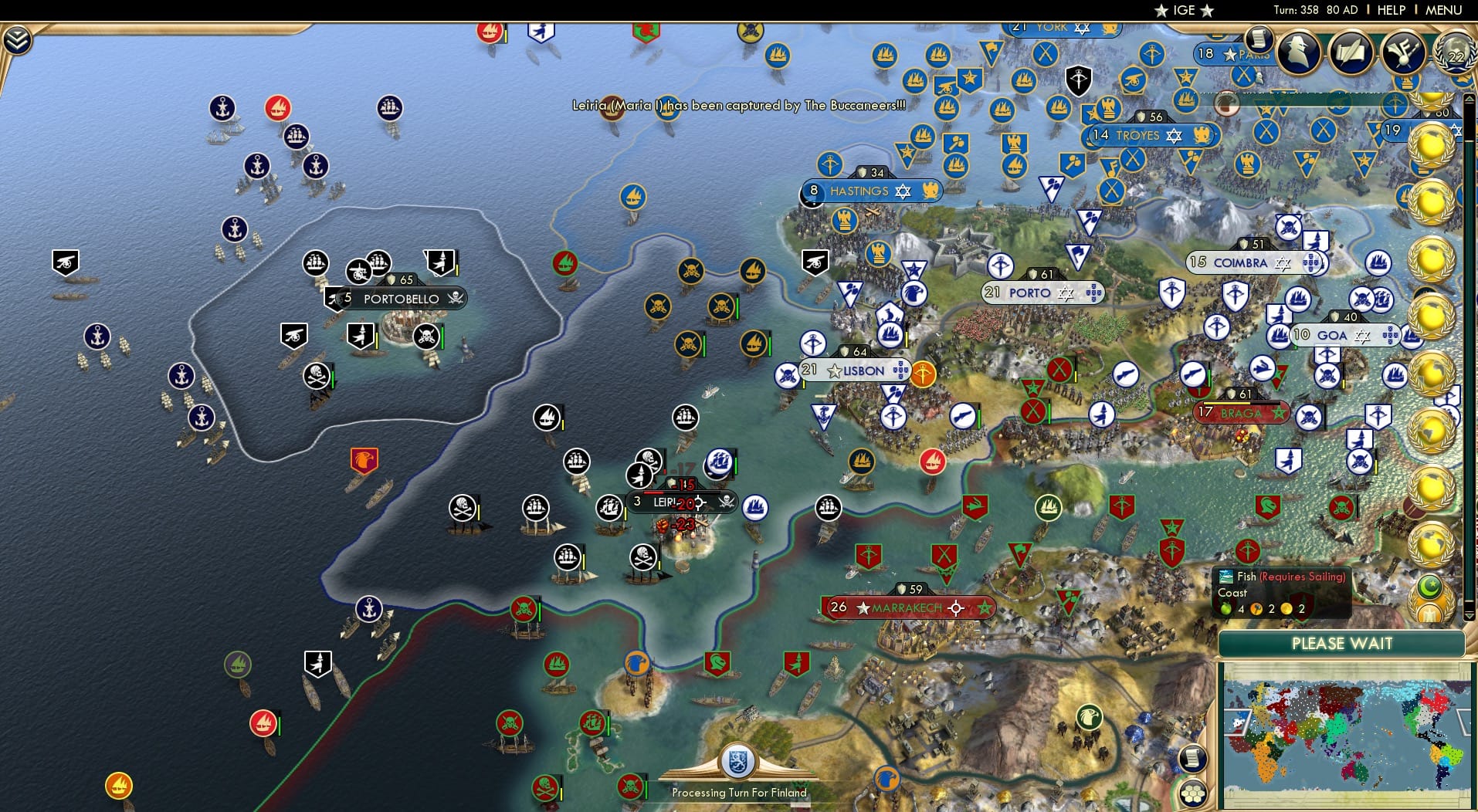Click the PLEASE WAIT button

click(x=1344, y=644)
